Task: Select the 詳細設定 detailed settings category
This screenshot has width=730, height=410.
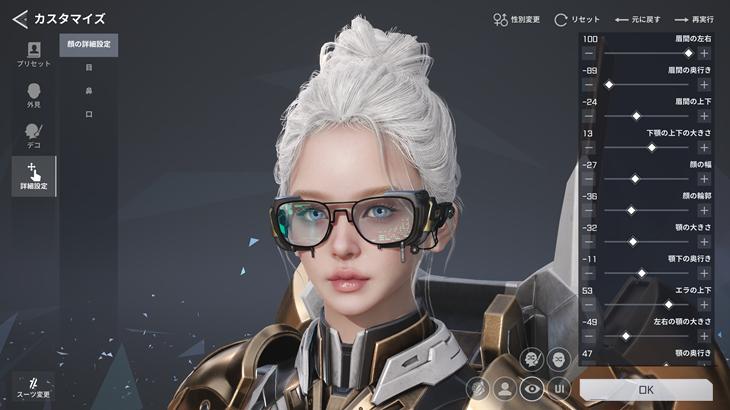Action: click(34, 176)
